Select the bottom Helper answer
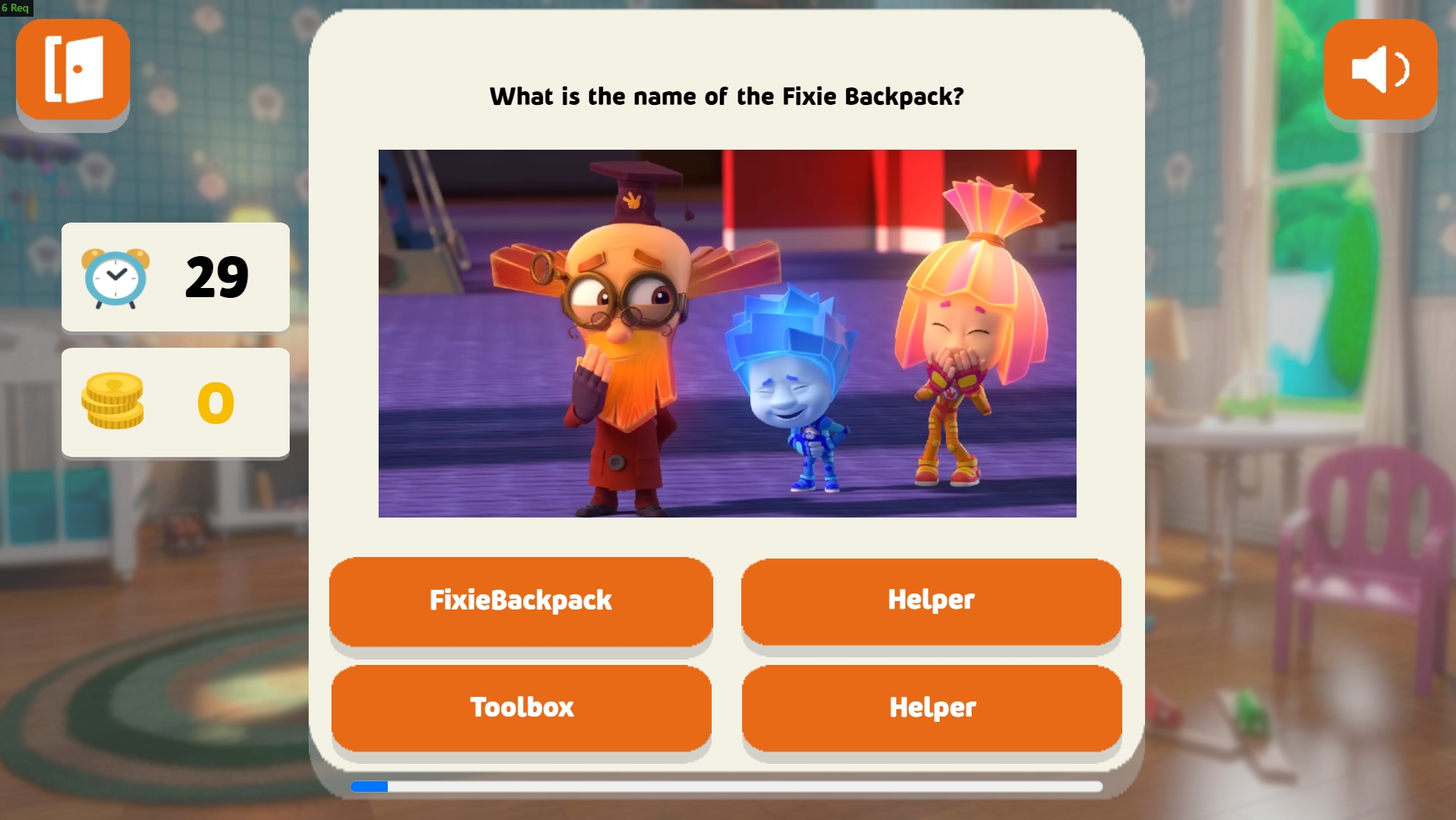Image resolution: width=1456 pixels, height=820 pixels. (x=931, y=707)
